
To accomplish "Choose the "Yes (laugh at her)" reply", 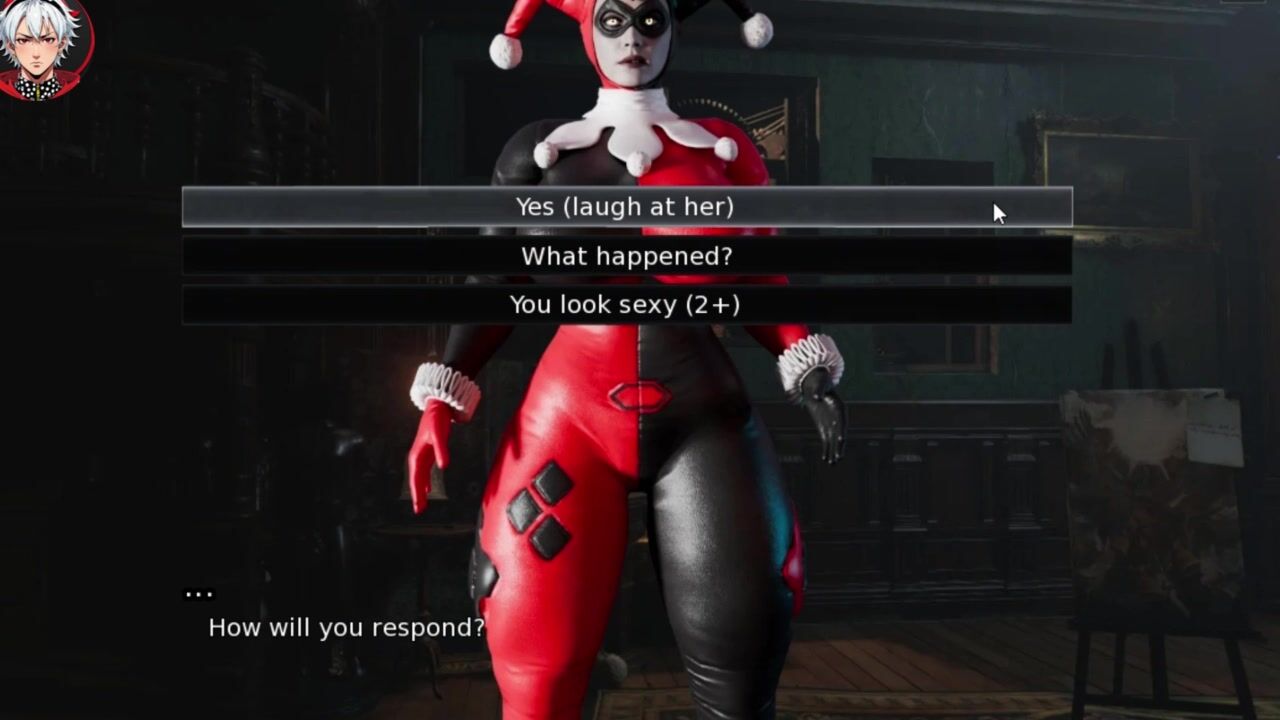I will click(x=626, y=207).
